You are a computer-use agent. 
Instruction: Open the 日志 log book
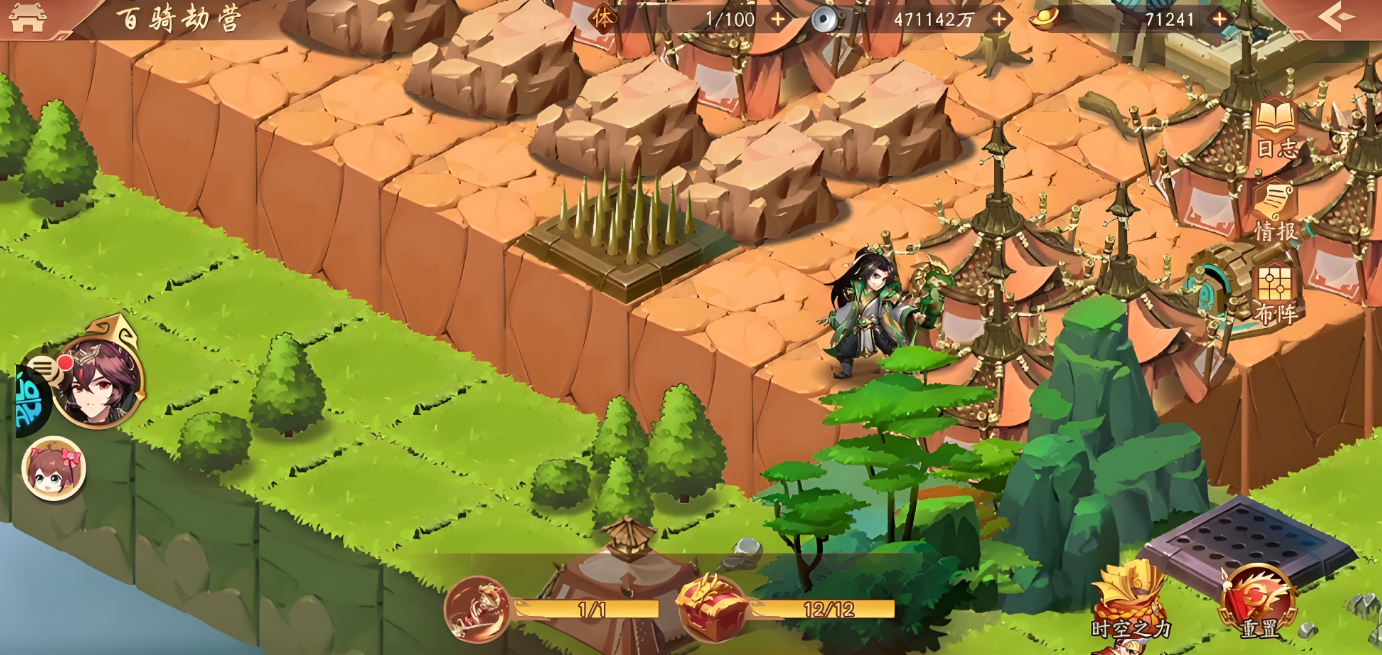pos(1275,128)
